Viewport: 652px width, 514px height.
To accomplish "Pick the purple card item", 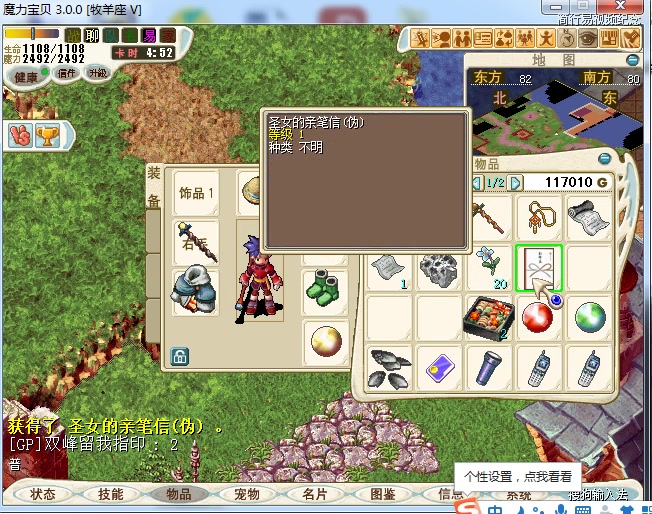I will pos(440,367).
